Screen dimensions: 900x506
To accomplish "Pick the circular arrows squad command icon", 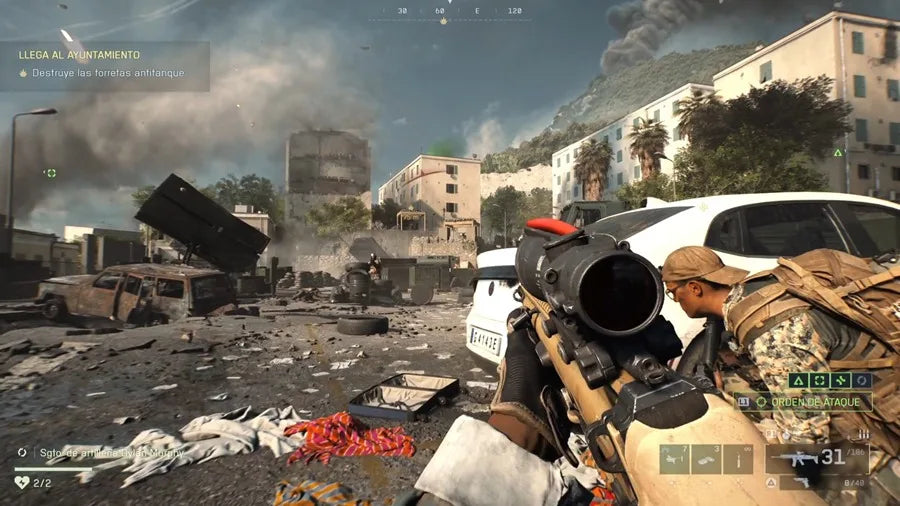I will click(860, 380).
